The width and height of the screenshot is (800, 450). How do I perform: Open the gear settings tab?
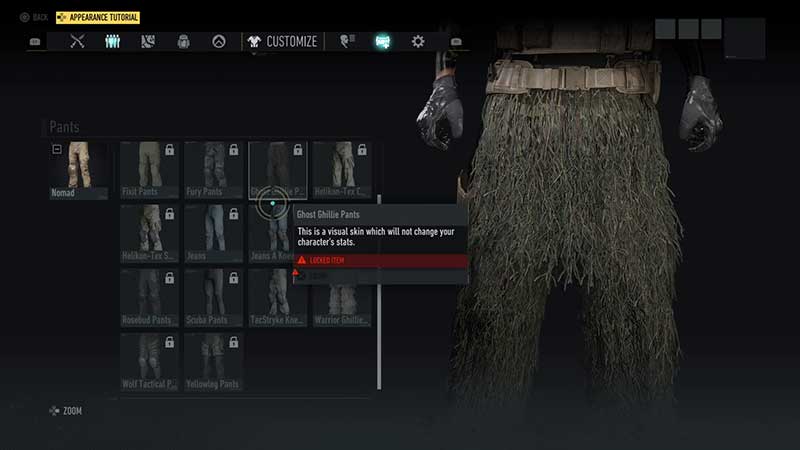point(418,41)
